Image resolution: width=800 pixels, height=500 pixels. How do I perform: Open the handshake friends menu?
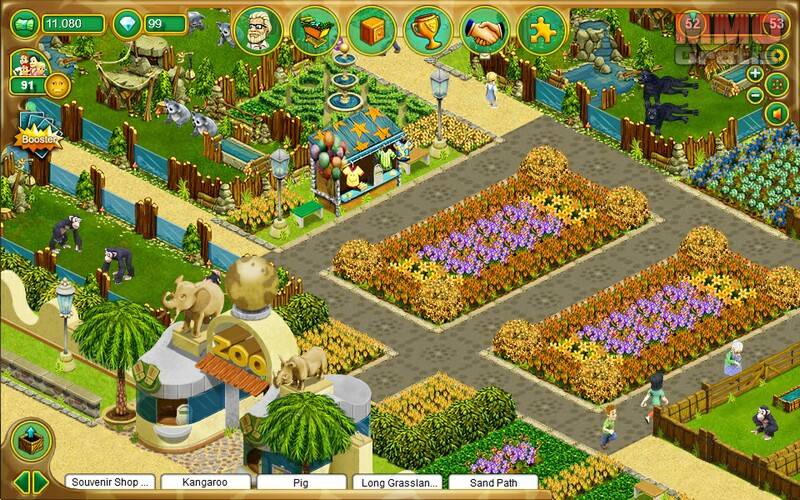pyautogui.click(x=486, y=31)
